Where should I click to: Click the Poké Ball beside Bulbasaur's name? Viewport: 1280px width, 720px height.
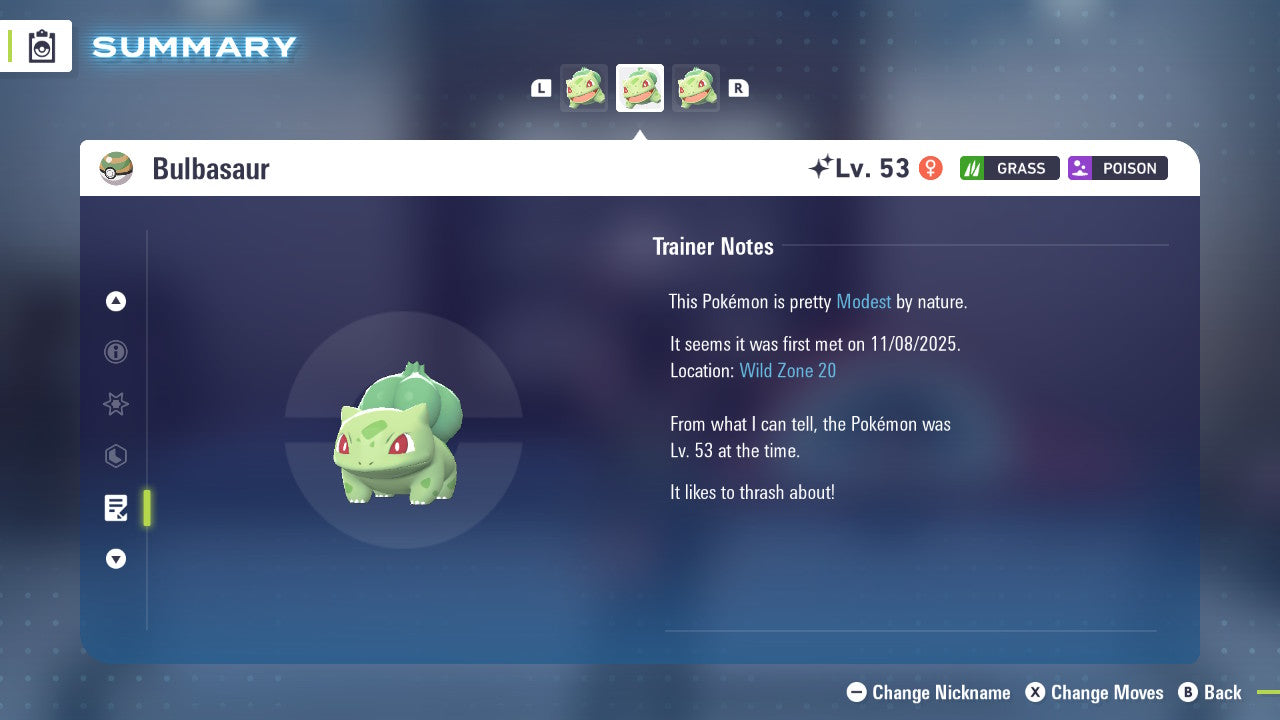coord(116,168)
